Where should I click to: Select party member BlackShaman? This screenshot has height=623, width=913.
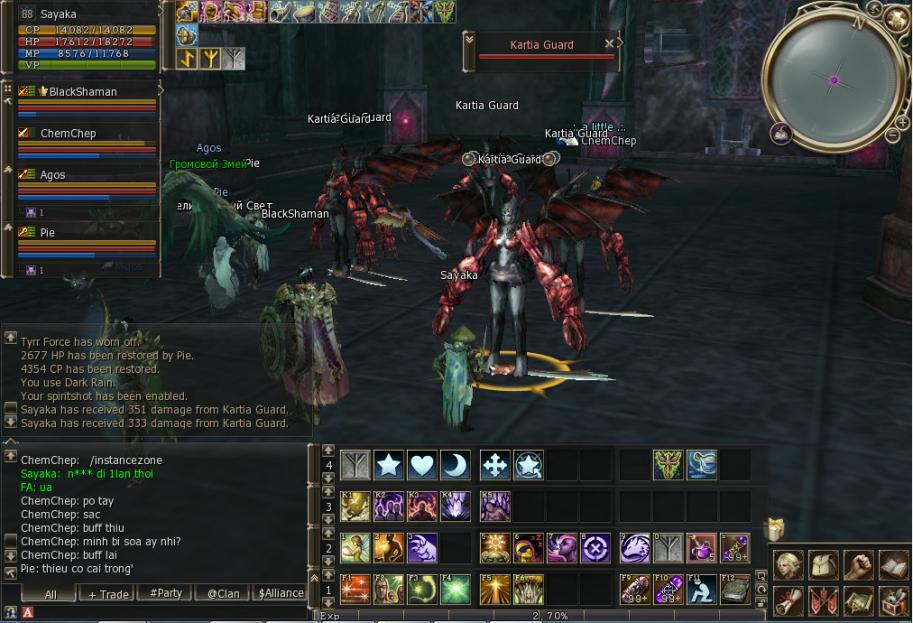pos(84,92)
